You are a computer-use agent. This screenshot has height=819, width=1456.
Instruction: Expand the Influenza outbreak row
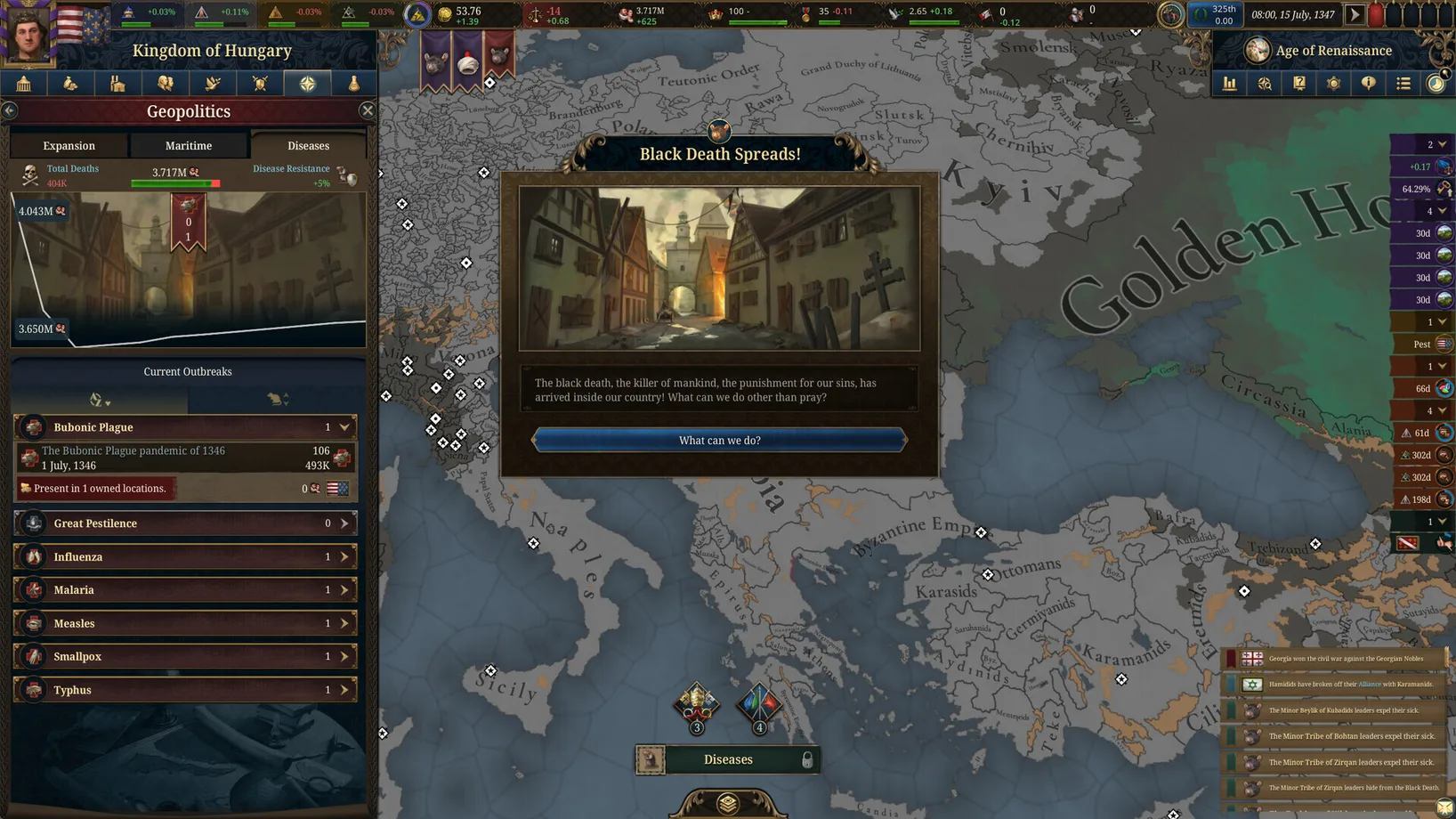(344, 556)
